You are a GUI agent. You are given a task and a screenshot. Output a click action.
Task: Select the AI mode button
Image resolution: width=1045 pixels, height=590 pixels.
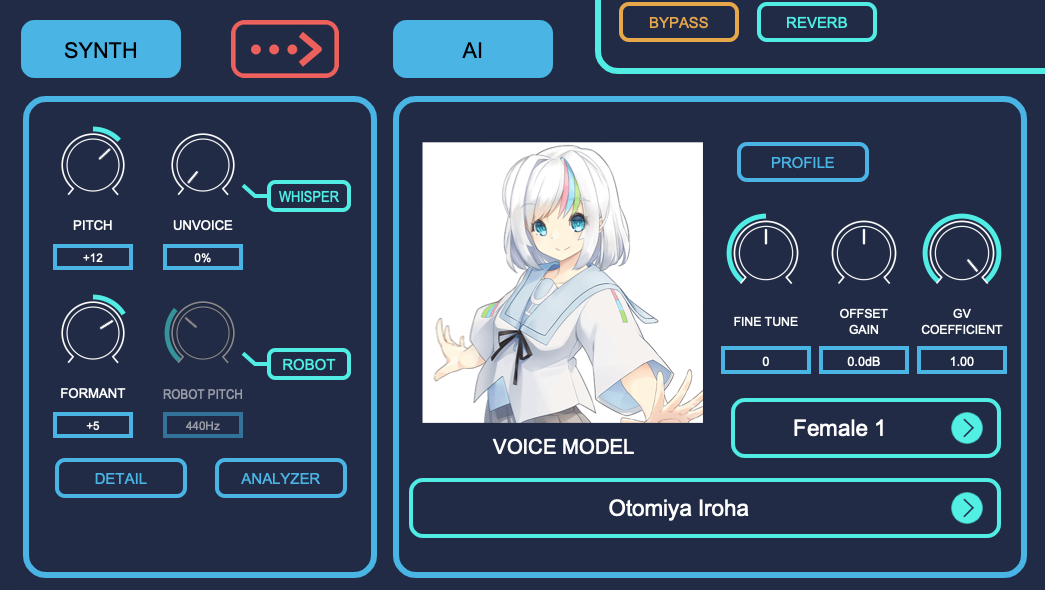[x=472, y=49]
